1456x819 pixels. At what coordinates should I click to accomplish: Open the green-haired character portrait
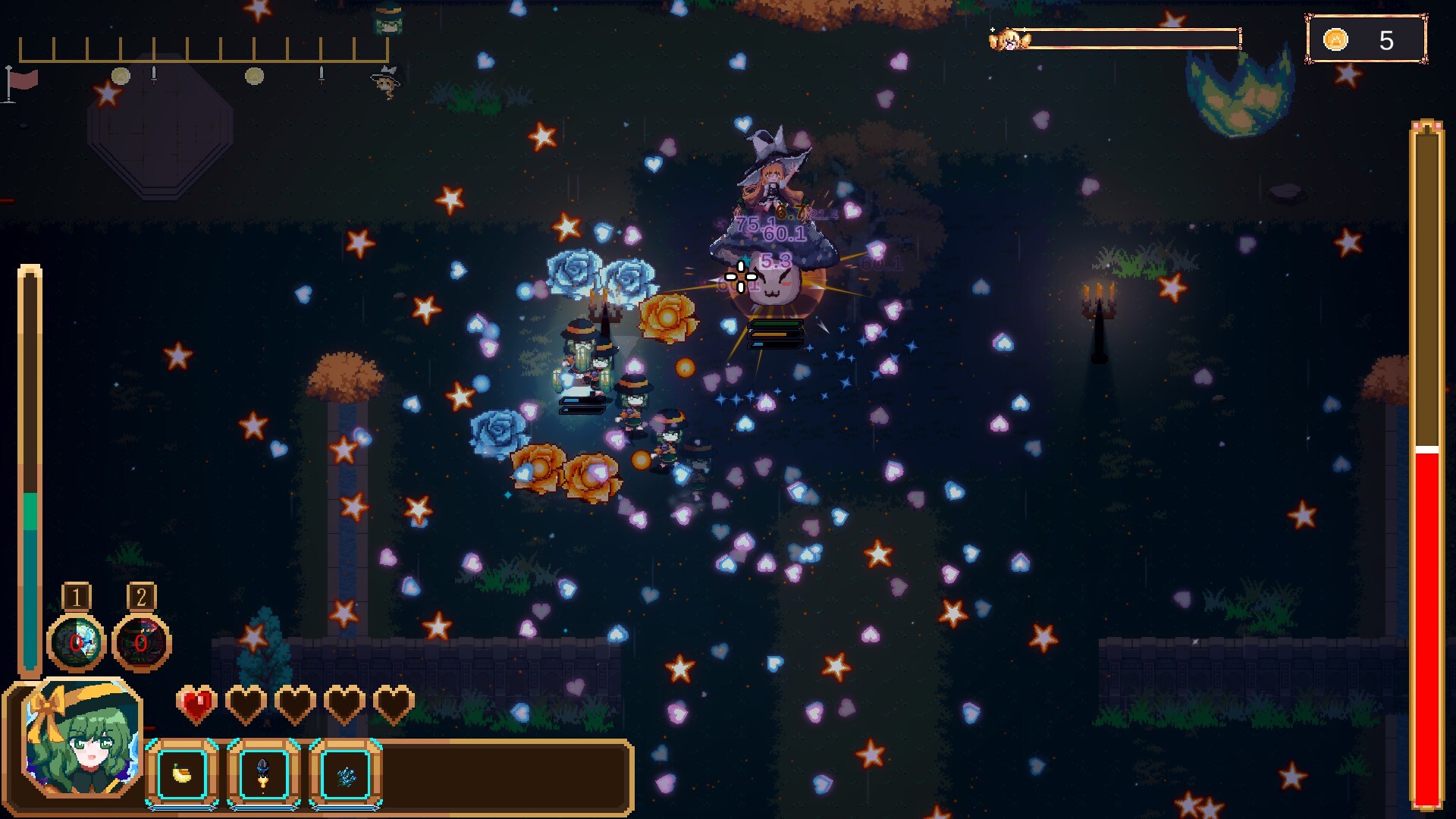click(82, 739)
